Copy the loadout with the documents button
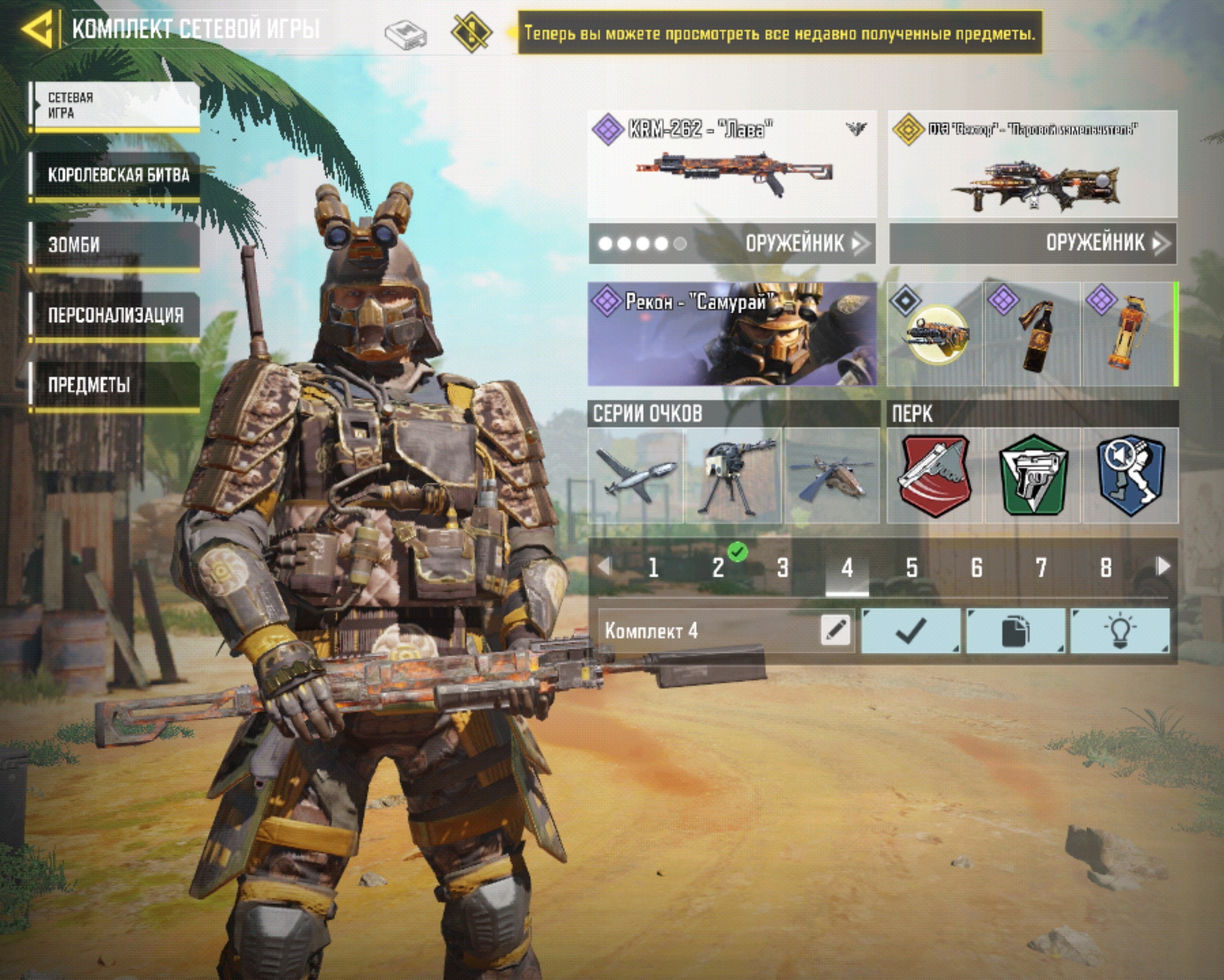This screenshot has width=1224, height=980. pyautogui.click(x=1015, y=630)
